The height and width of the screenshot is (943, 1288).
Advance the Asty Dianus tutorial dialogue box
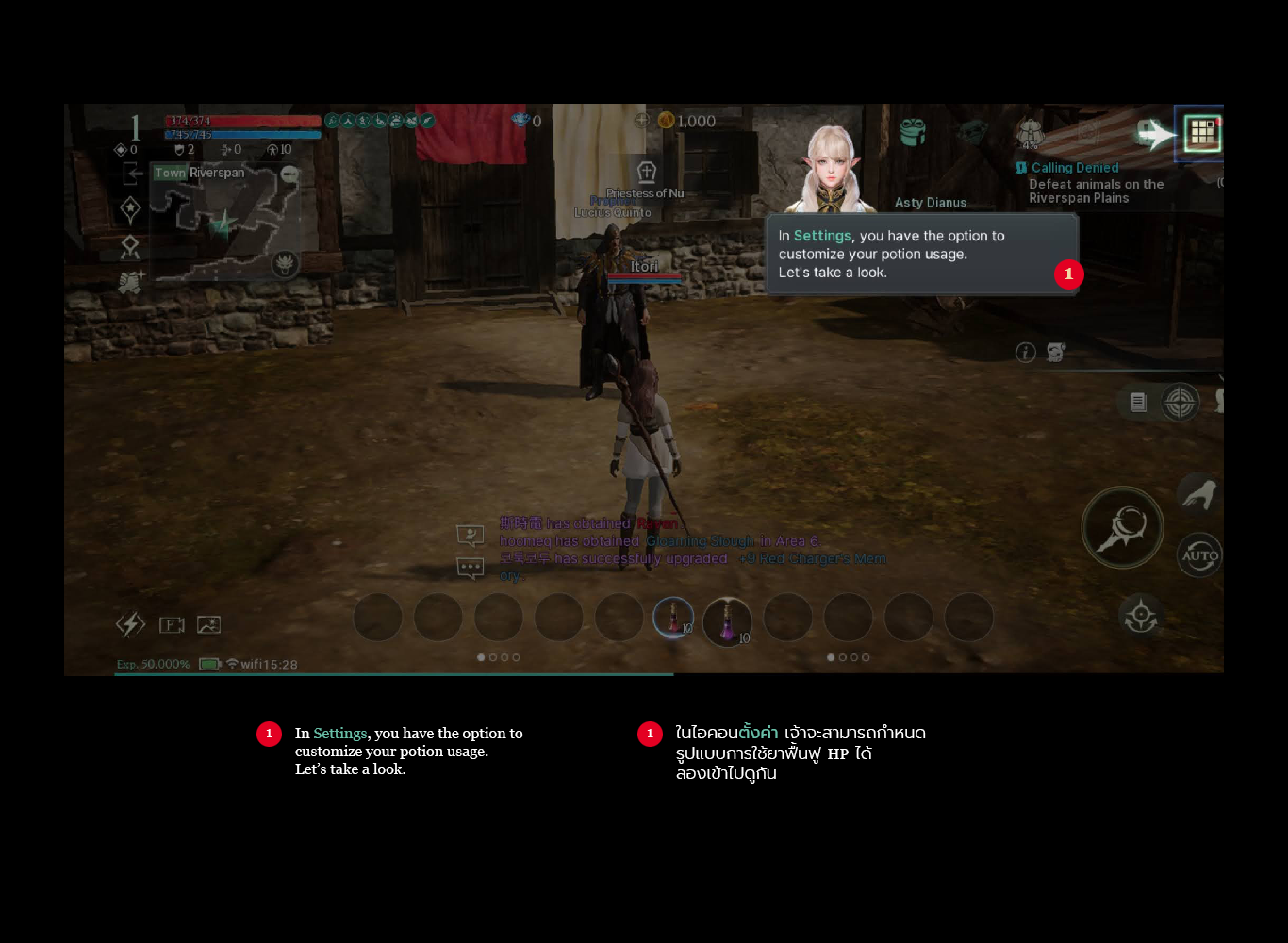921,255
